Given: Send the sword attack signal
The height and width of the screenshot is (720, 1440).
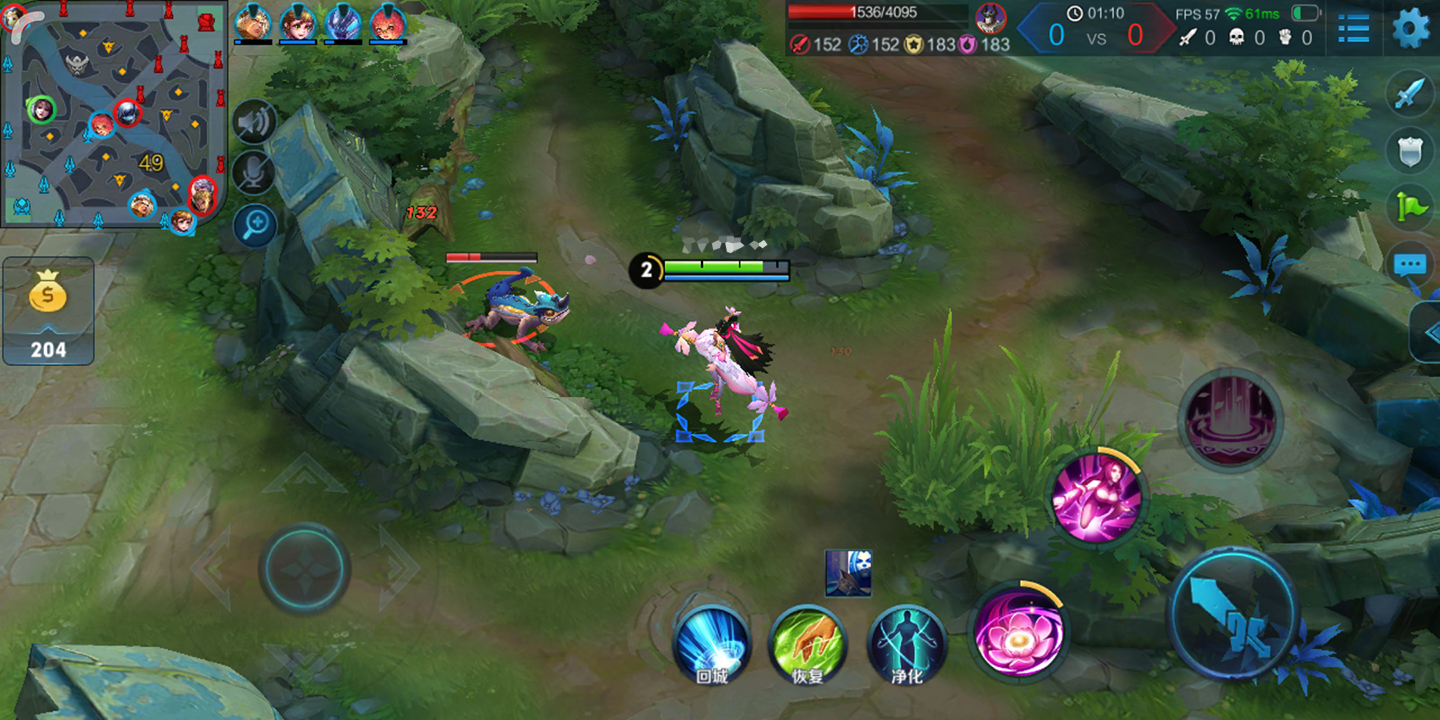Looking at the screenshot, I should click(x=1411, y=96).
